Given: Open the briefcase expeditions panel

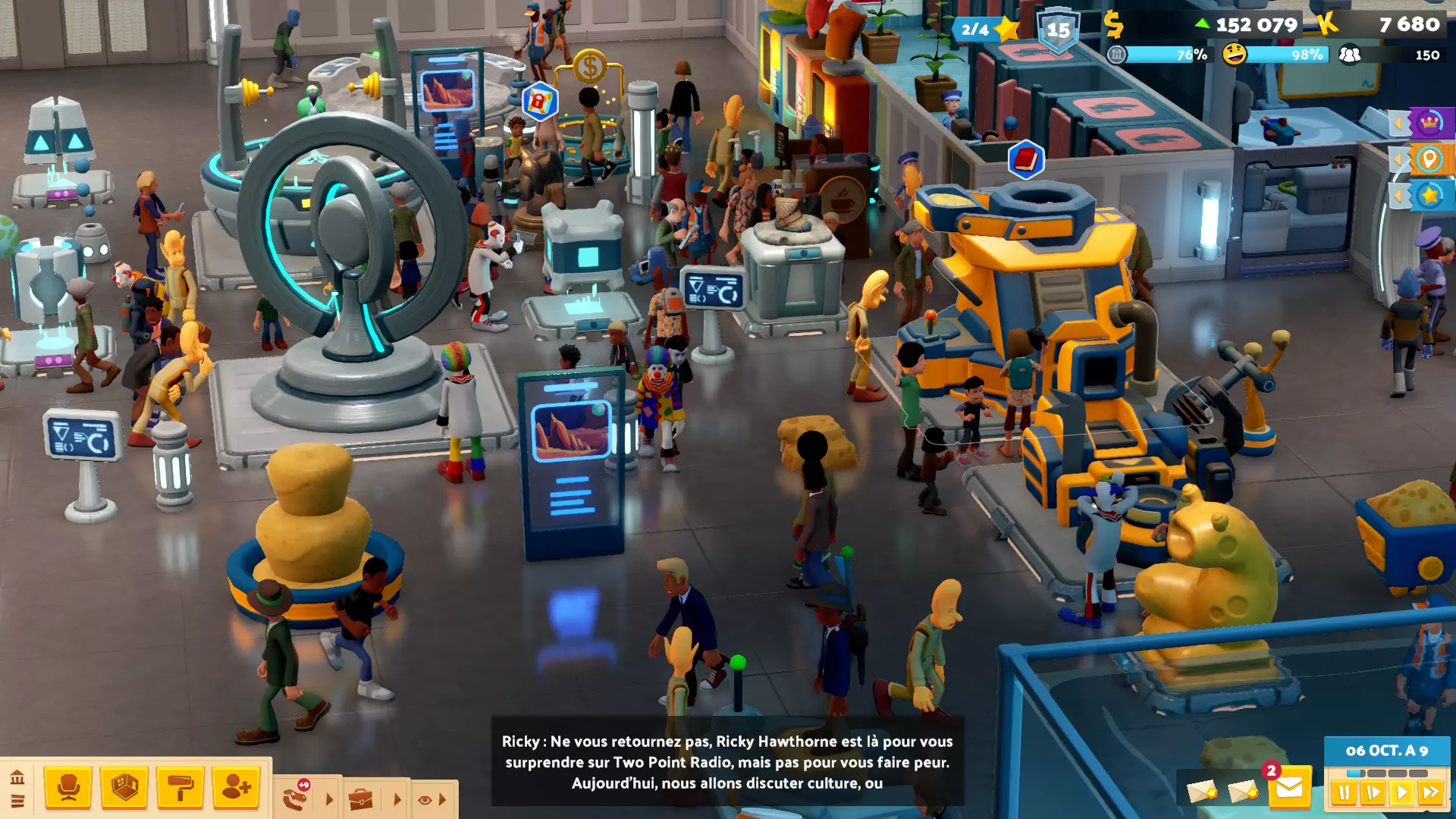Looking at the screenshot, I should 361,799.
